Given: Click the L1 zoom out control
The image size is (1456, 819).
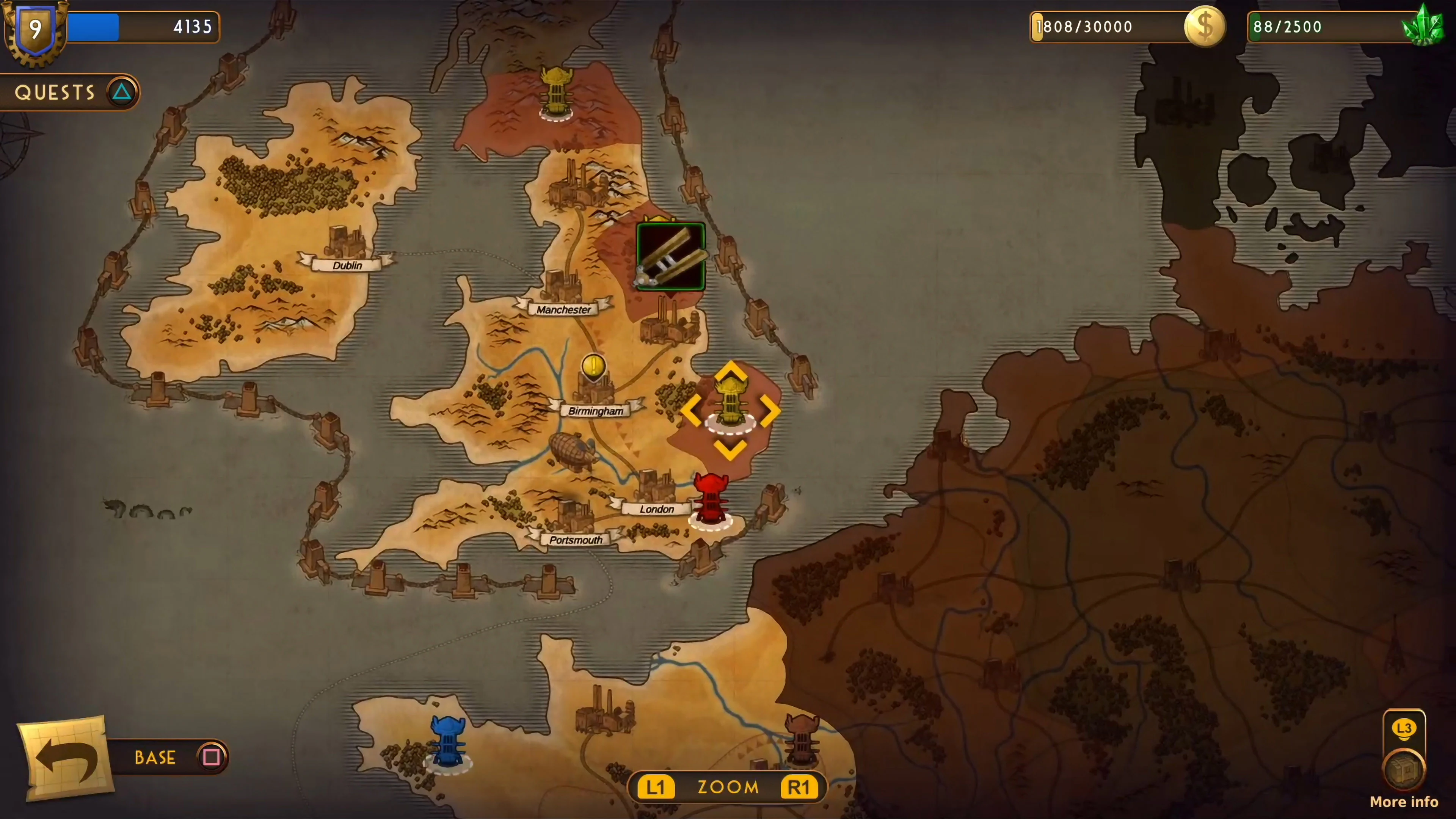Looking at the screenshot, I should coord(656,787).
